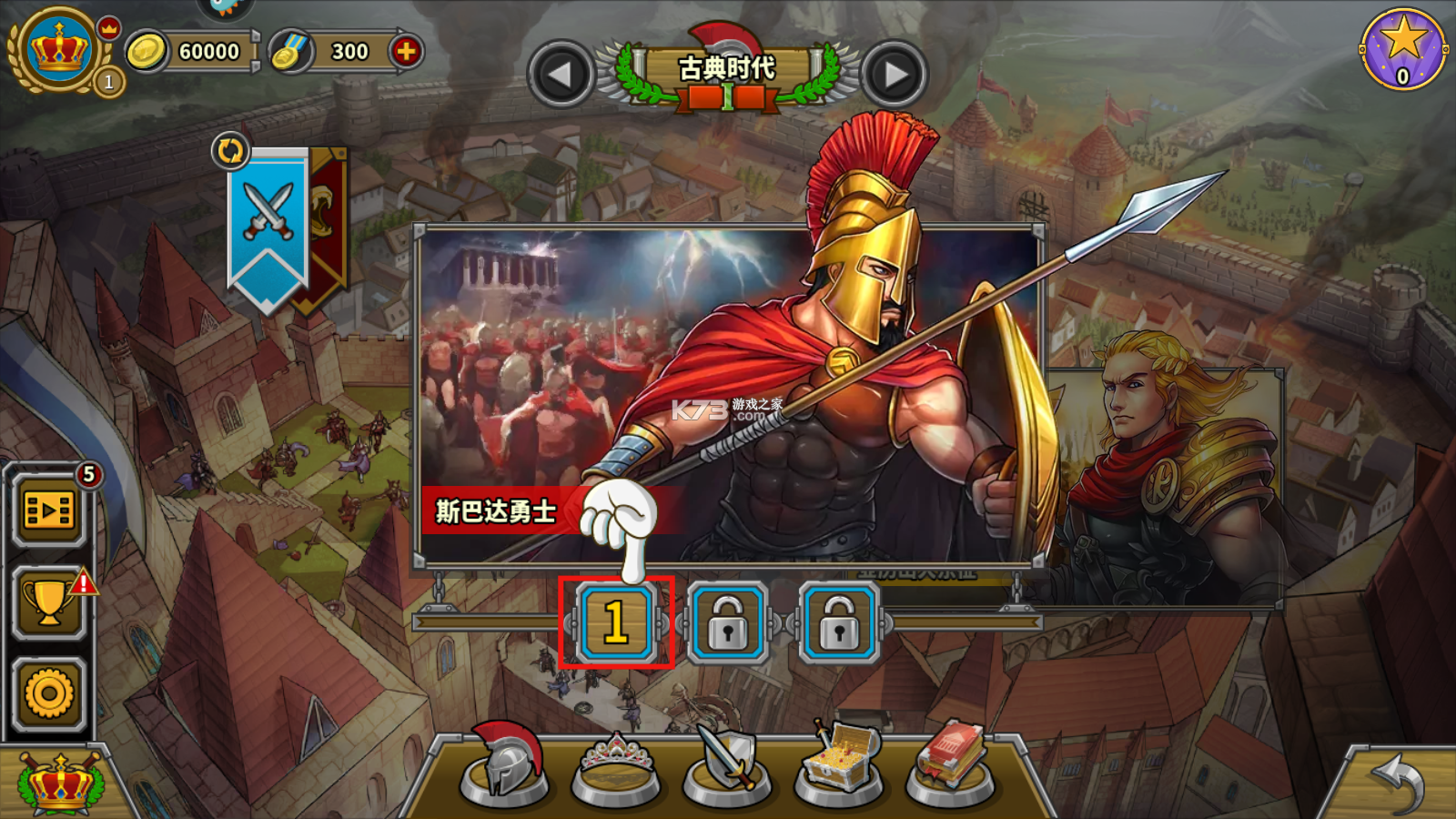Open the purple star achievements badge
1456x819 pixels.
(1402, 48)
